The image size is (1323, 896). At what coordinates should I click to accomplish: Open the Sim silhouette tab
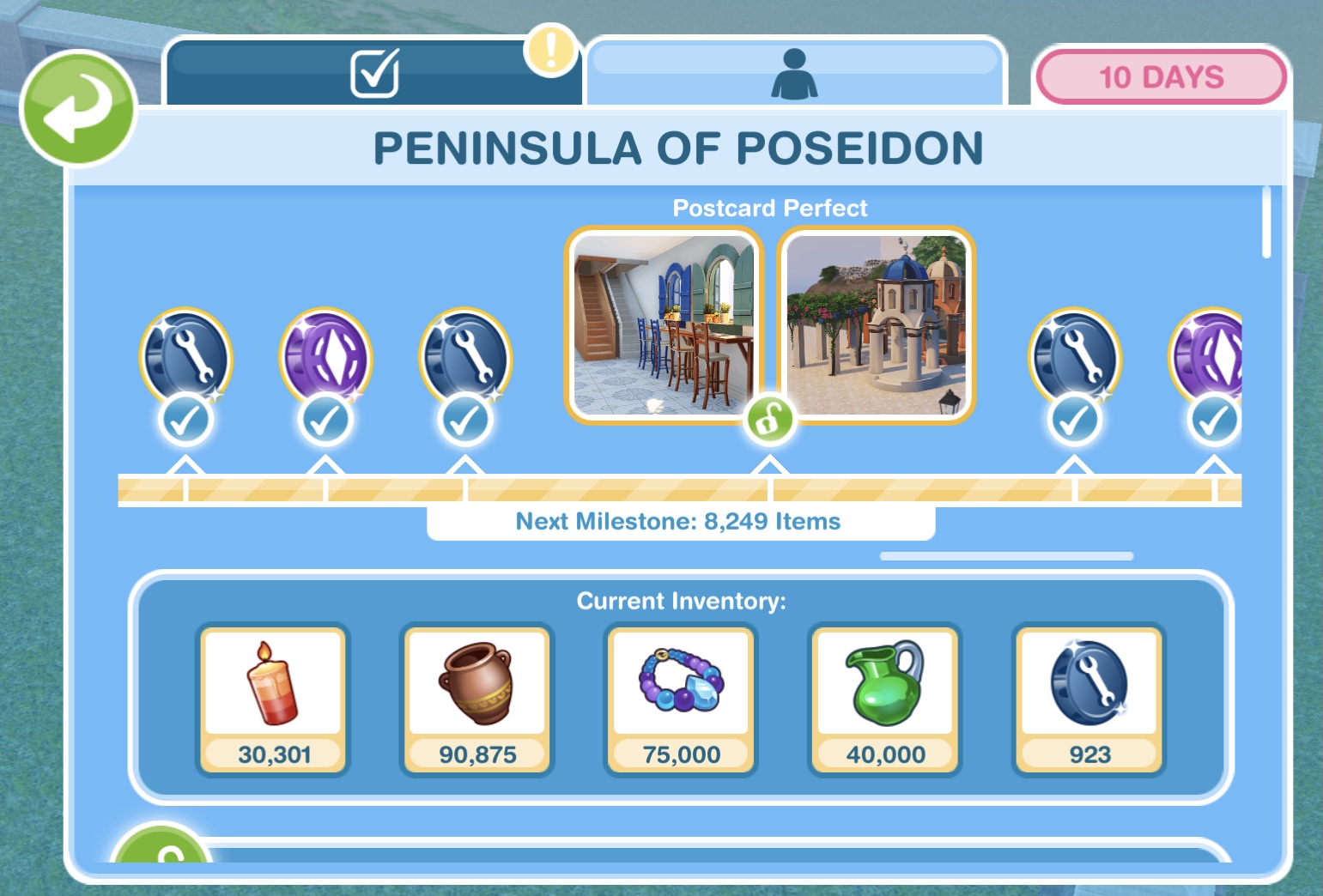(x=794, y=73)
